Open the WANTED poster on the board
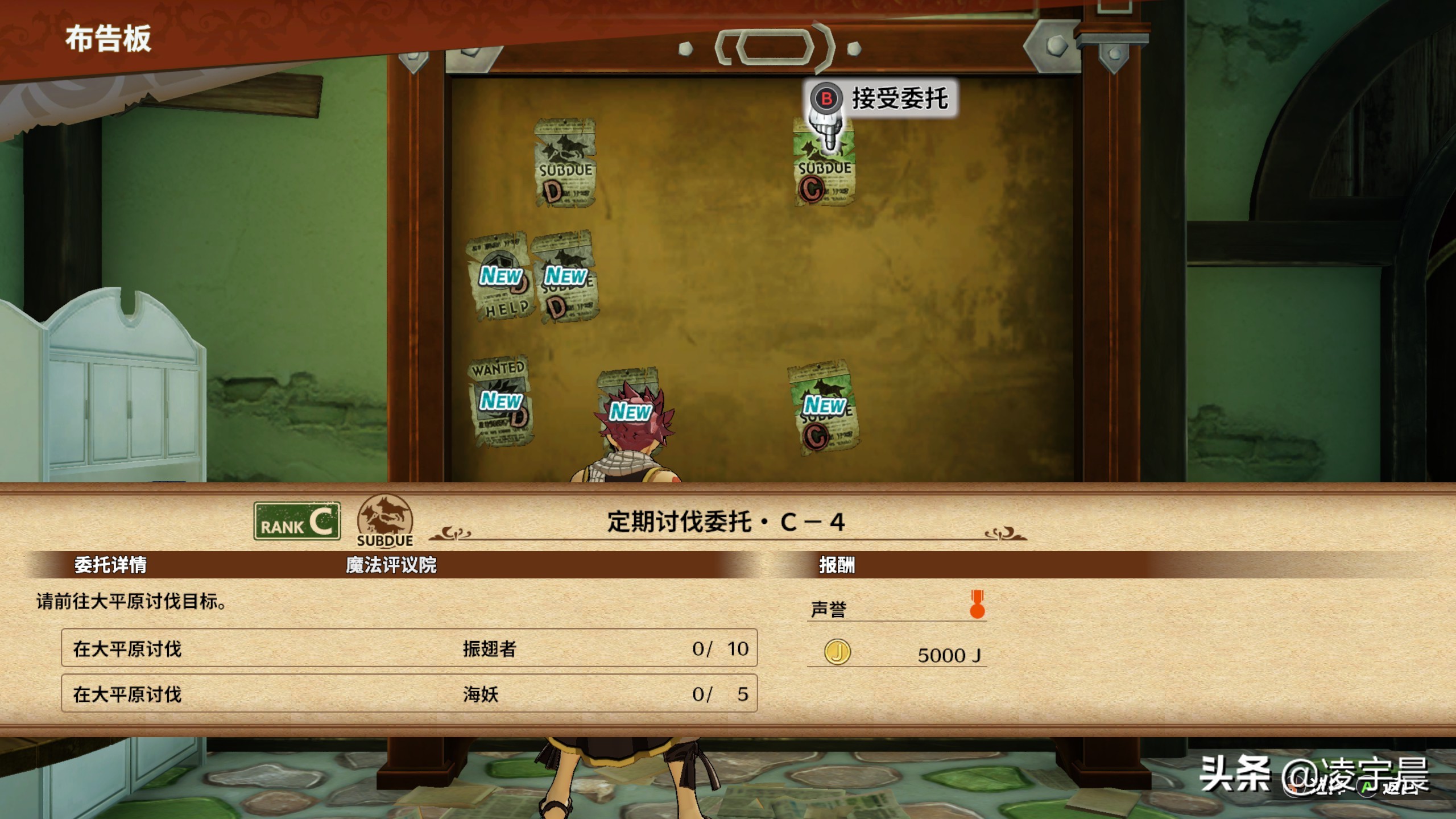 (500, 401)
